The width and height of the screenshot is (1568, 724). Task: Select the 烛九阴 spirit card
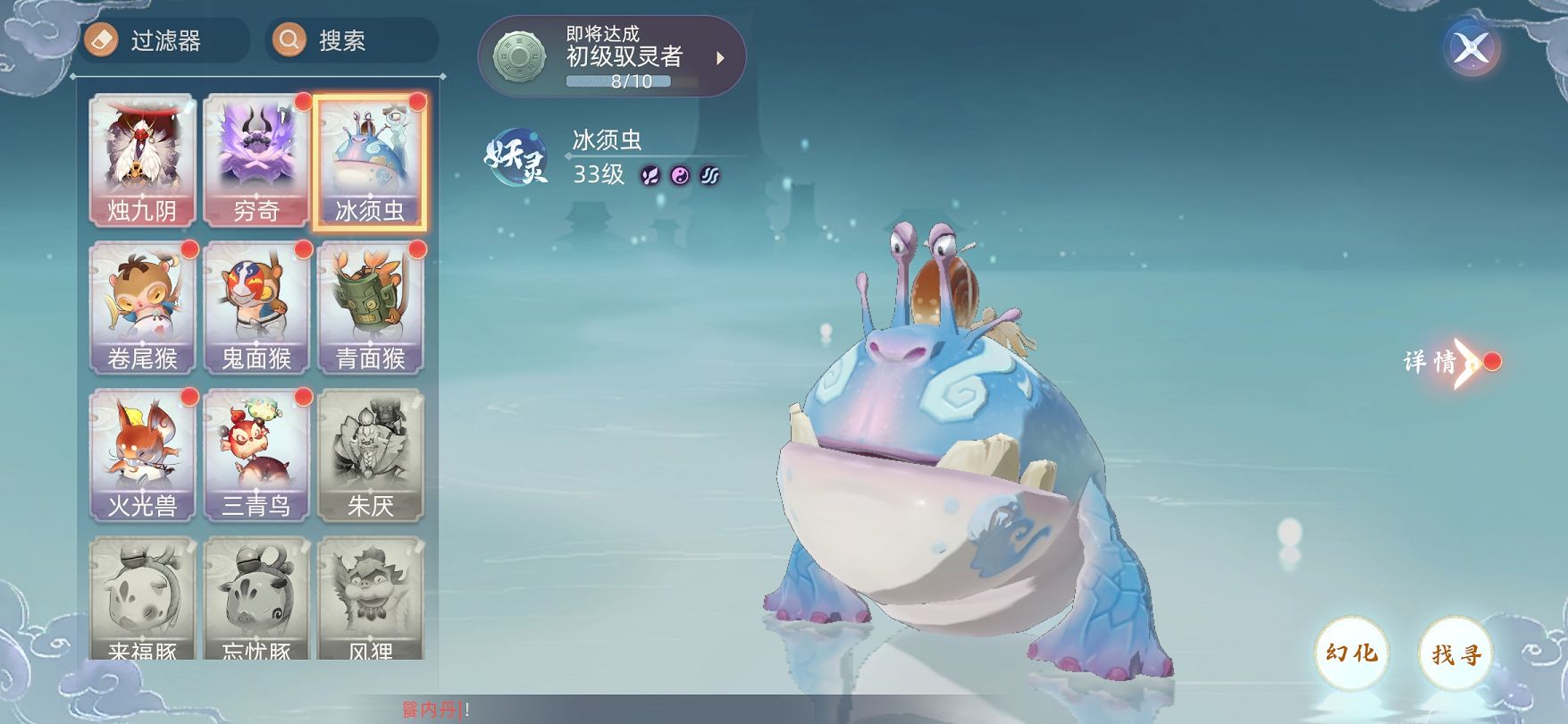pyautogui.click(x=142, y=161)
